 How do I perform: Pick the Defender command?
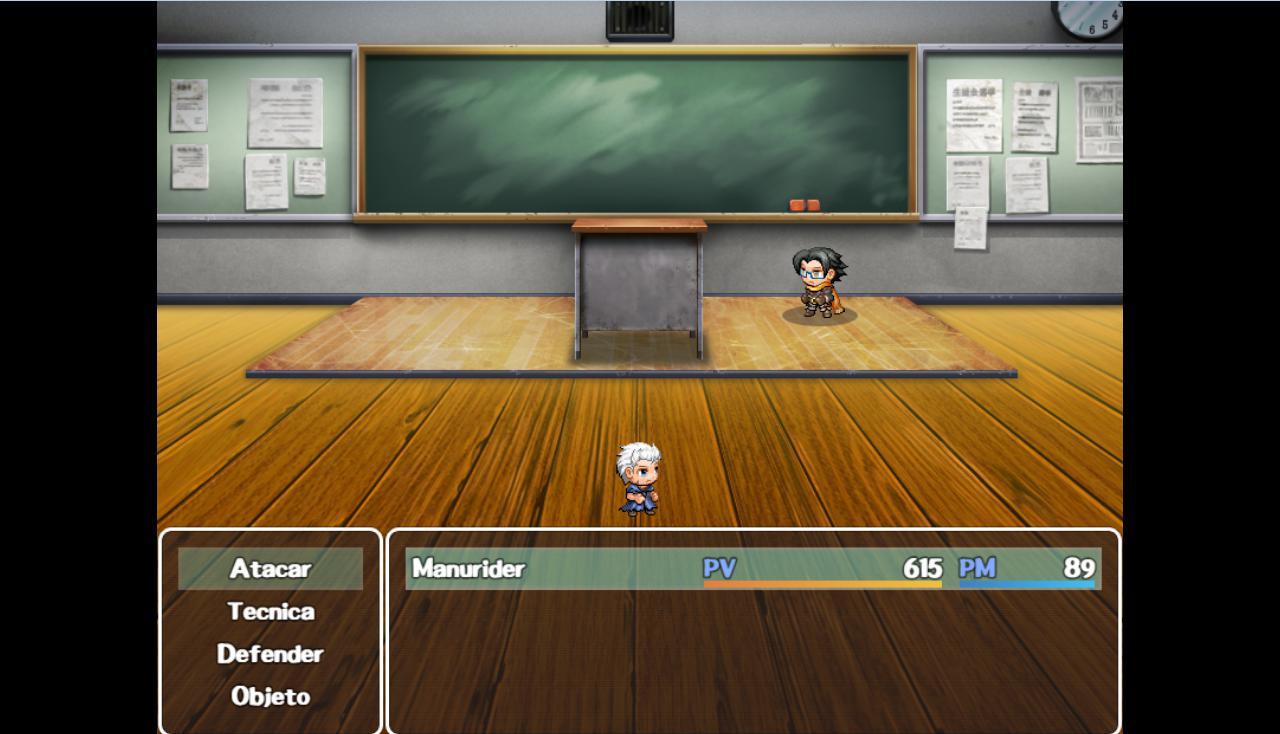pyautogui.click(x=270, y=654)
